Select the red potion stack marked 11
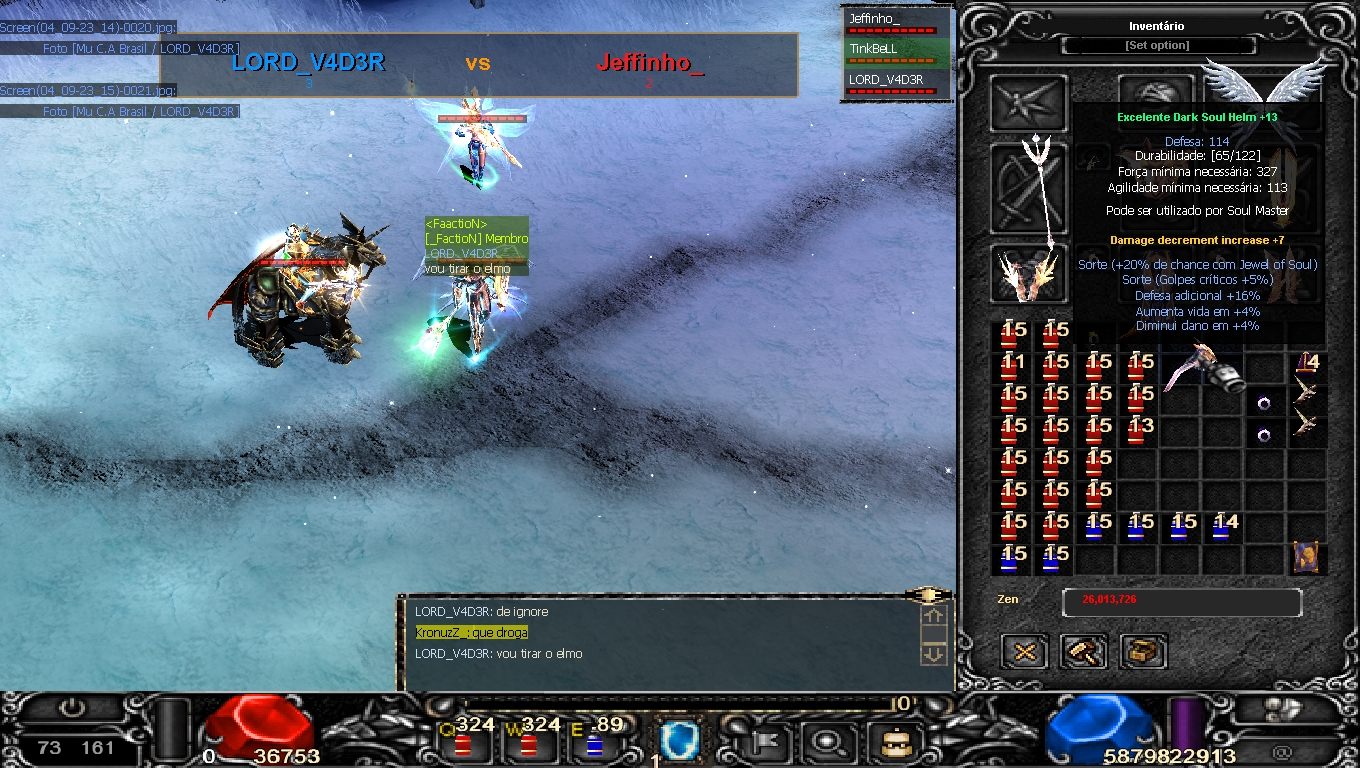Viewport: 1360px width, 768px height. [1012, 366]
